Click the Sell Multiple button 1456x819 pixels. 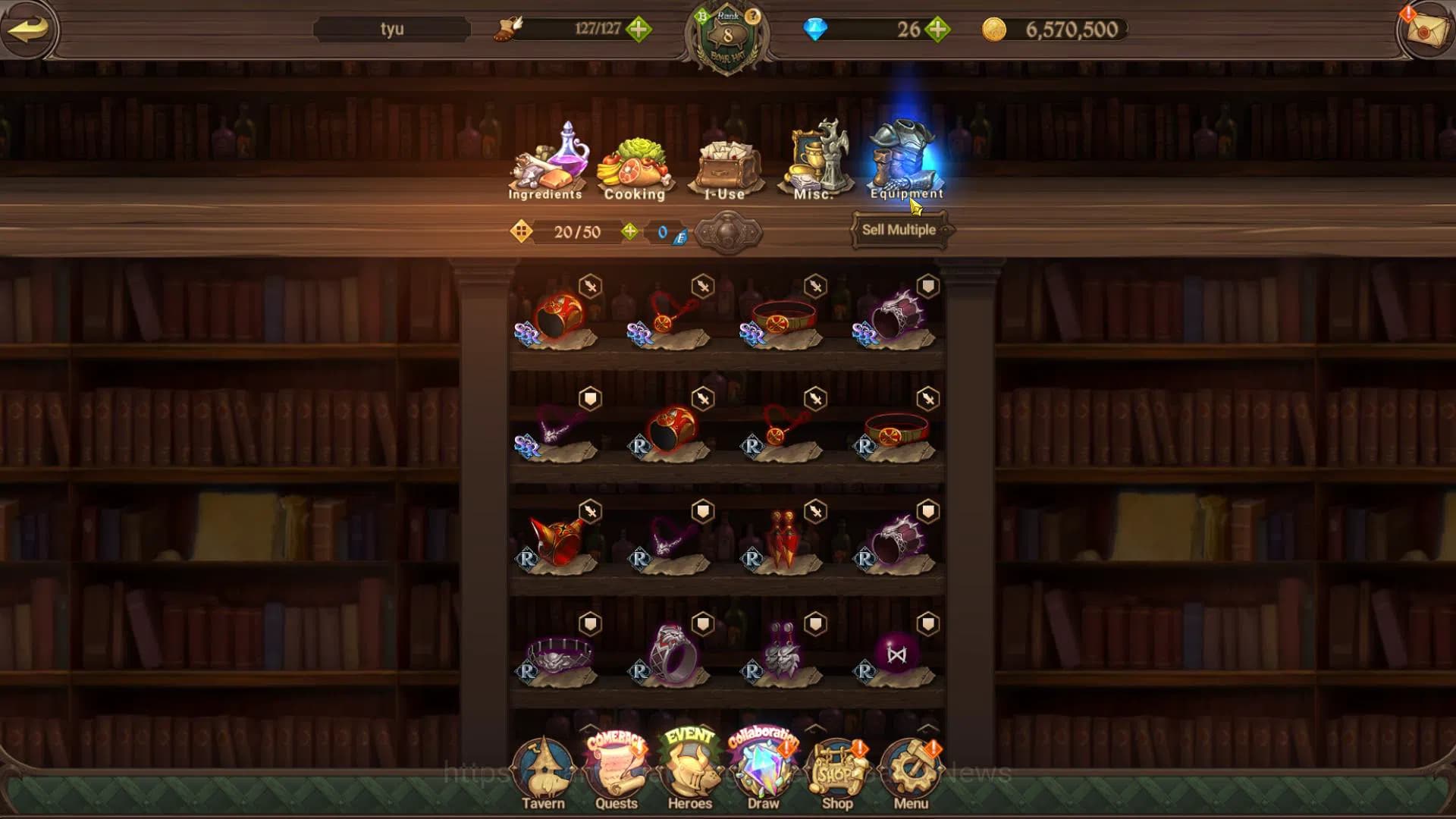pos(899,230)
